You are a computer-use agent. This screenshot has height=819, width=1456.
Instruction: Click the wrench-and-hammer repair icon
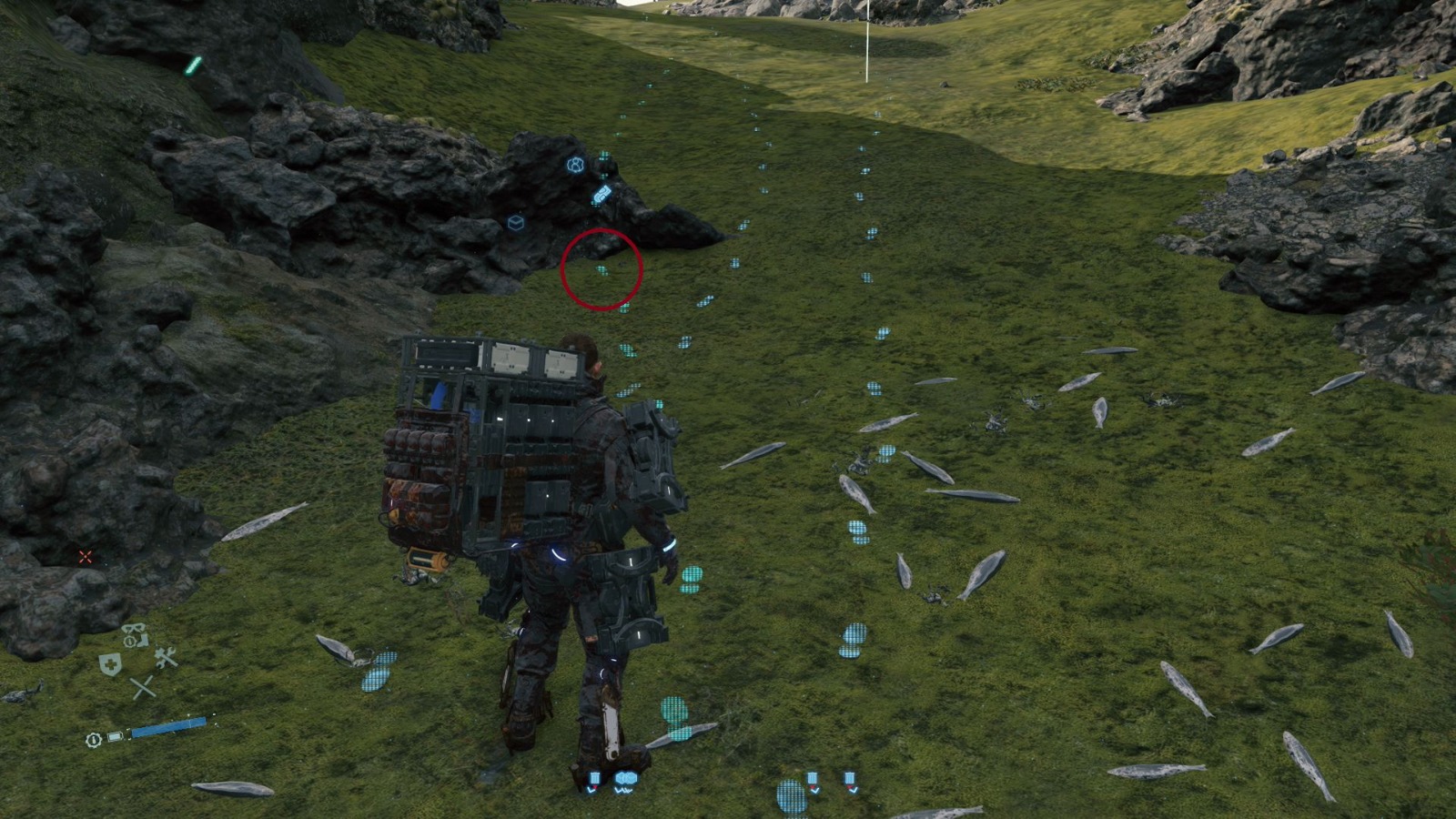tap(164, 657)
